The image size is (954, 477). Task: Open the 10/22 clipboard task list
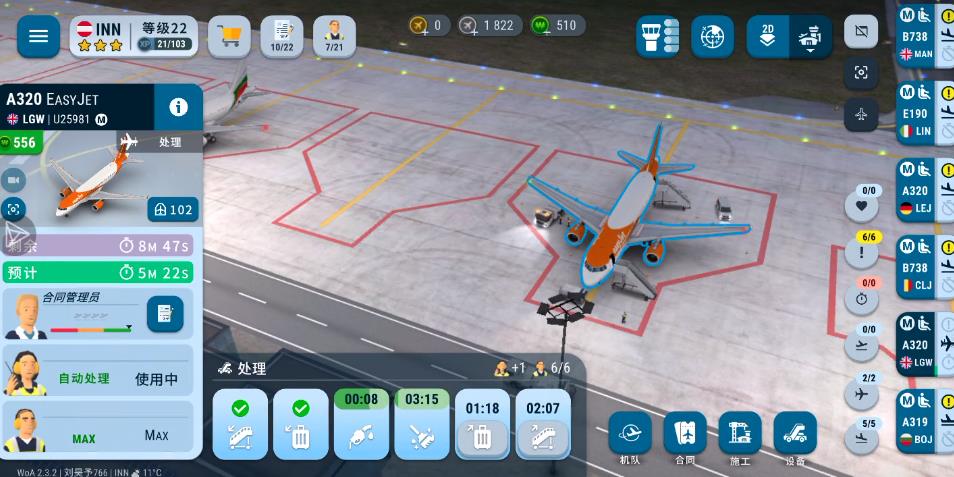click(282, 37)
